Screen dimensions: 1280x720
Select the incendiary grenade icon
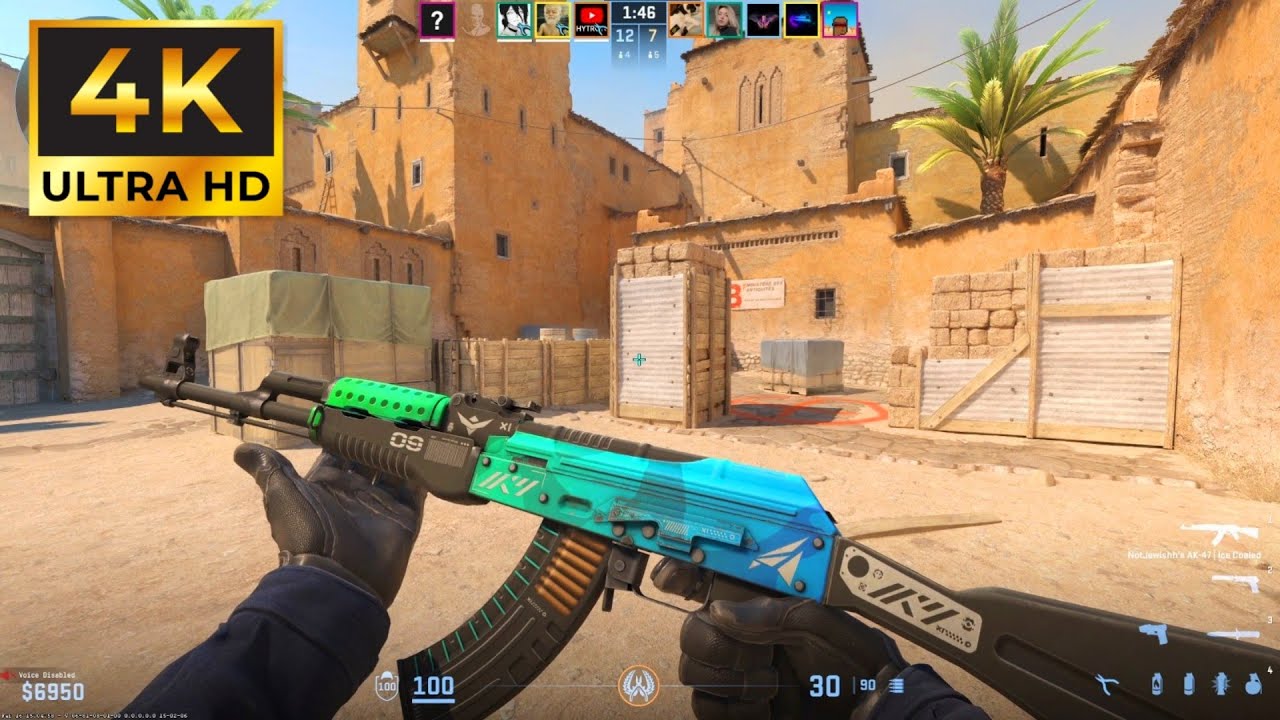point(1157,685)
